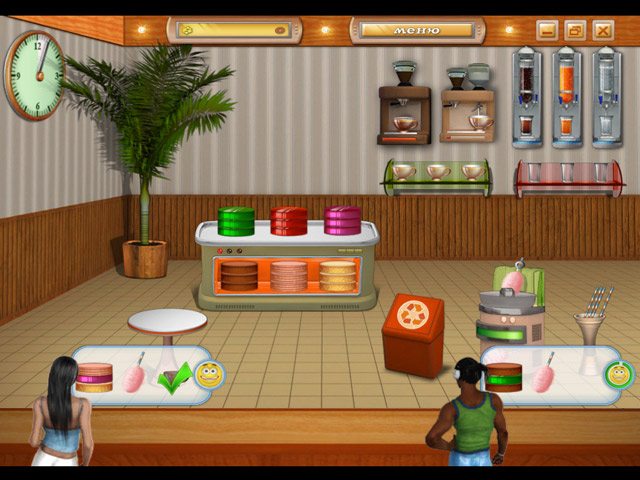Select the green frosting stack
640x480 pixels.
[236, 220]
